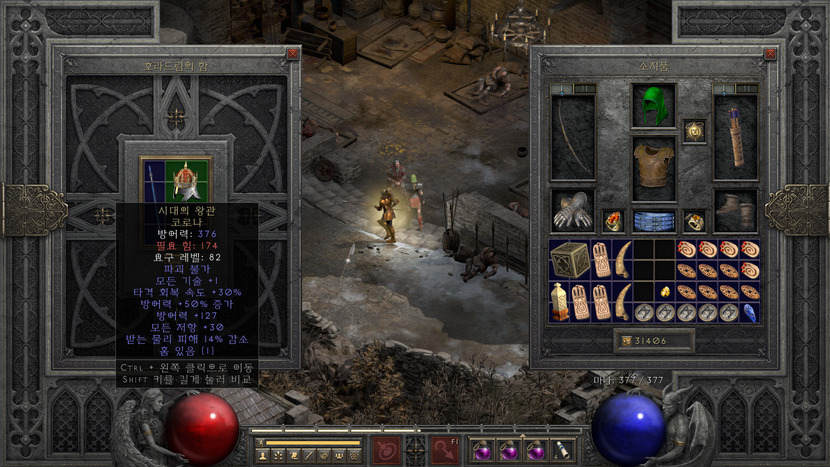Close the Horadric Cube window

pyautogui.click(x=292, y=54)
